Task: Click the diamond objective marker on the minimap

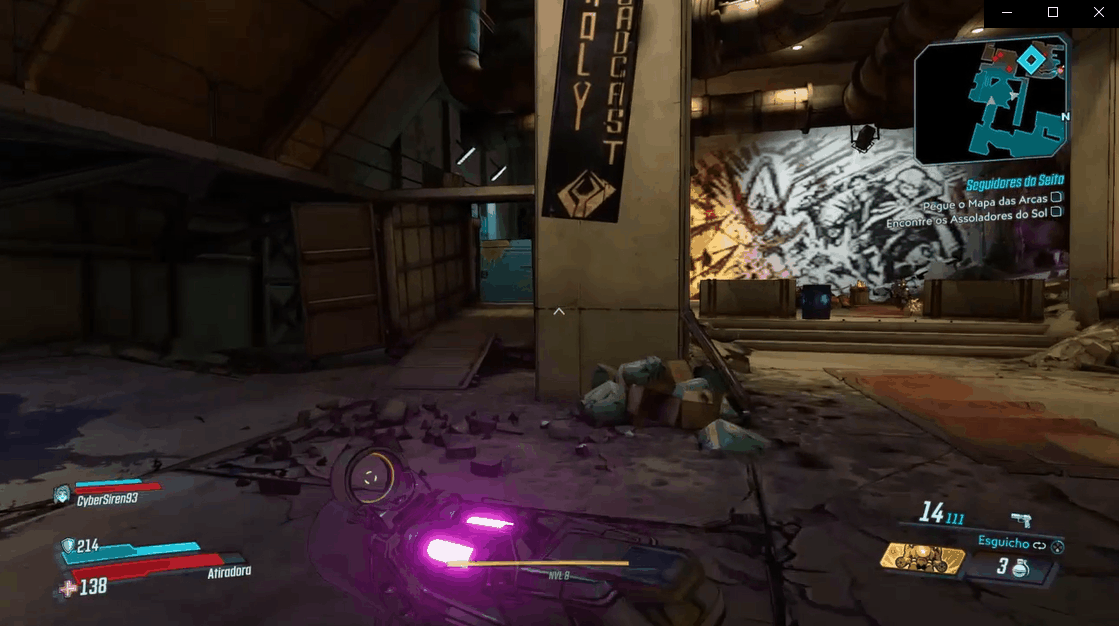Action: pos(1031,62)
